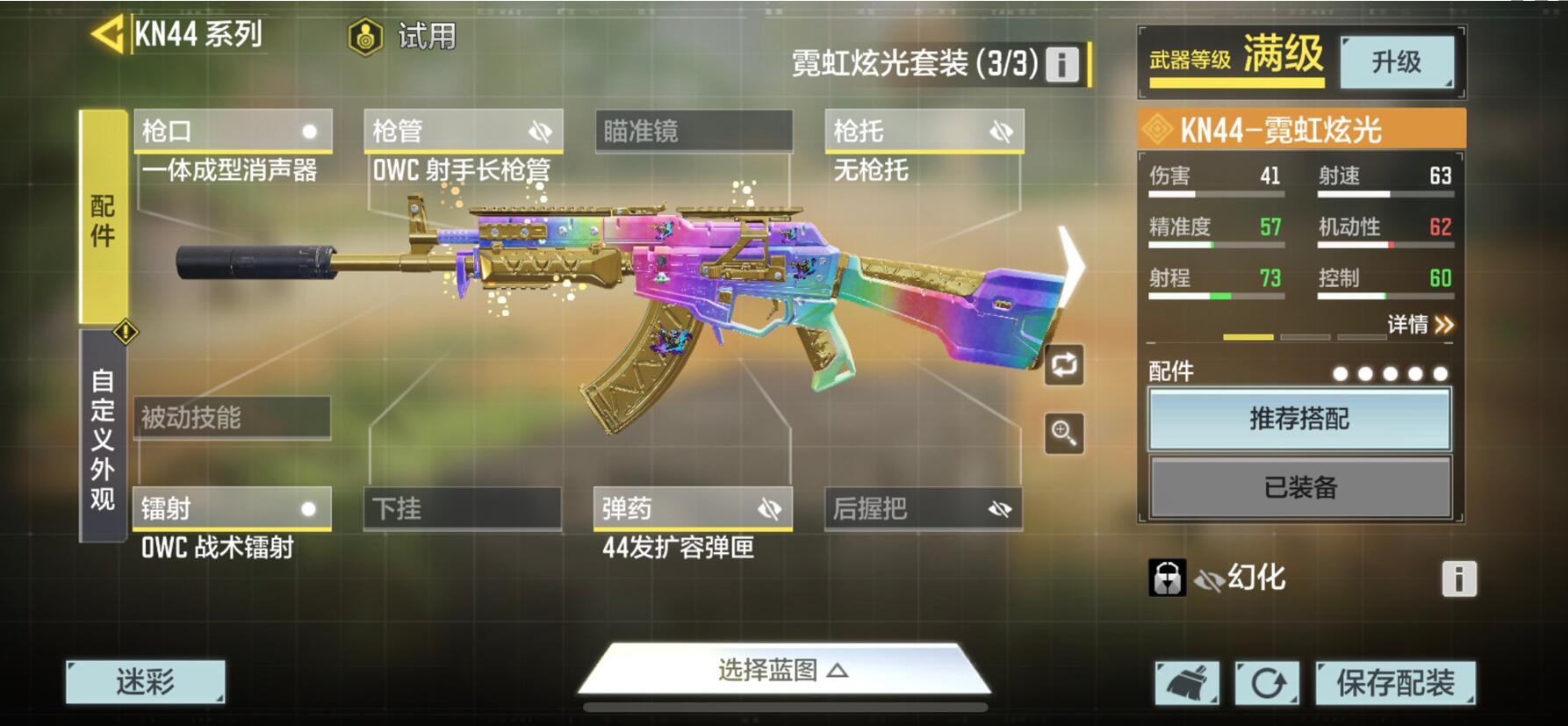Zoom in with the magnifier icon
Viewport: 1568px width, 726px height.
[x=1064, y=433]
